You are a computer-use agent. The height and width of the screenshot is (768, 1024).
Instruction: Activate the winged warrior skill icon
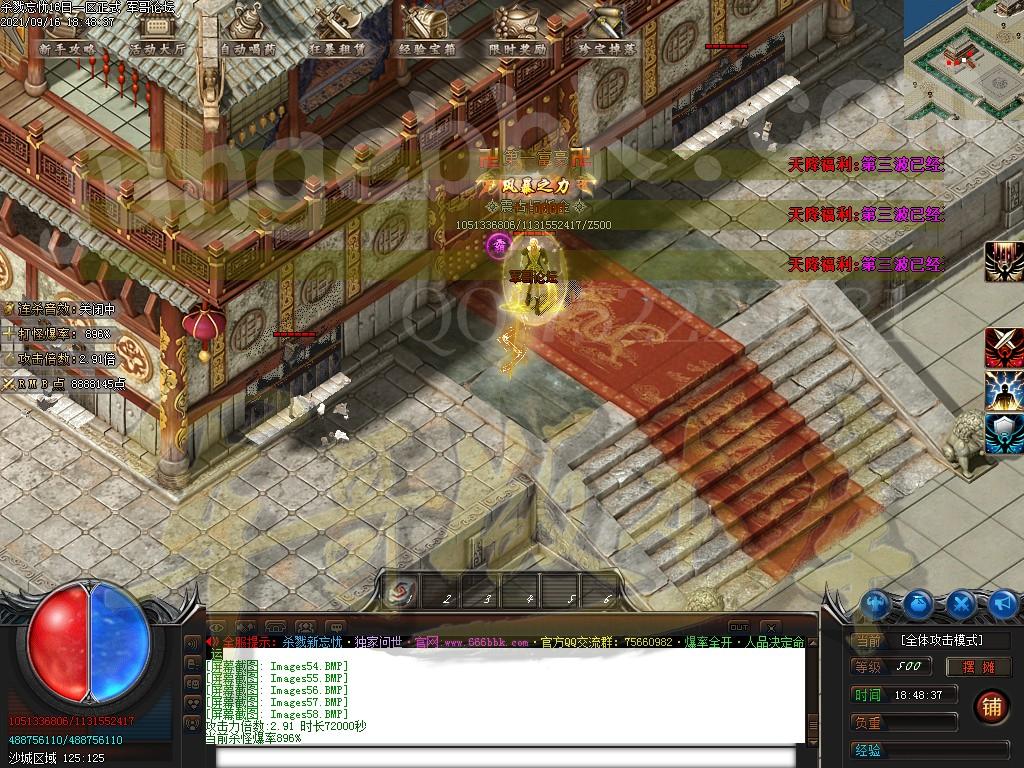[1004, 262]
